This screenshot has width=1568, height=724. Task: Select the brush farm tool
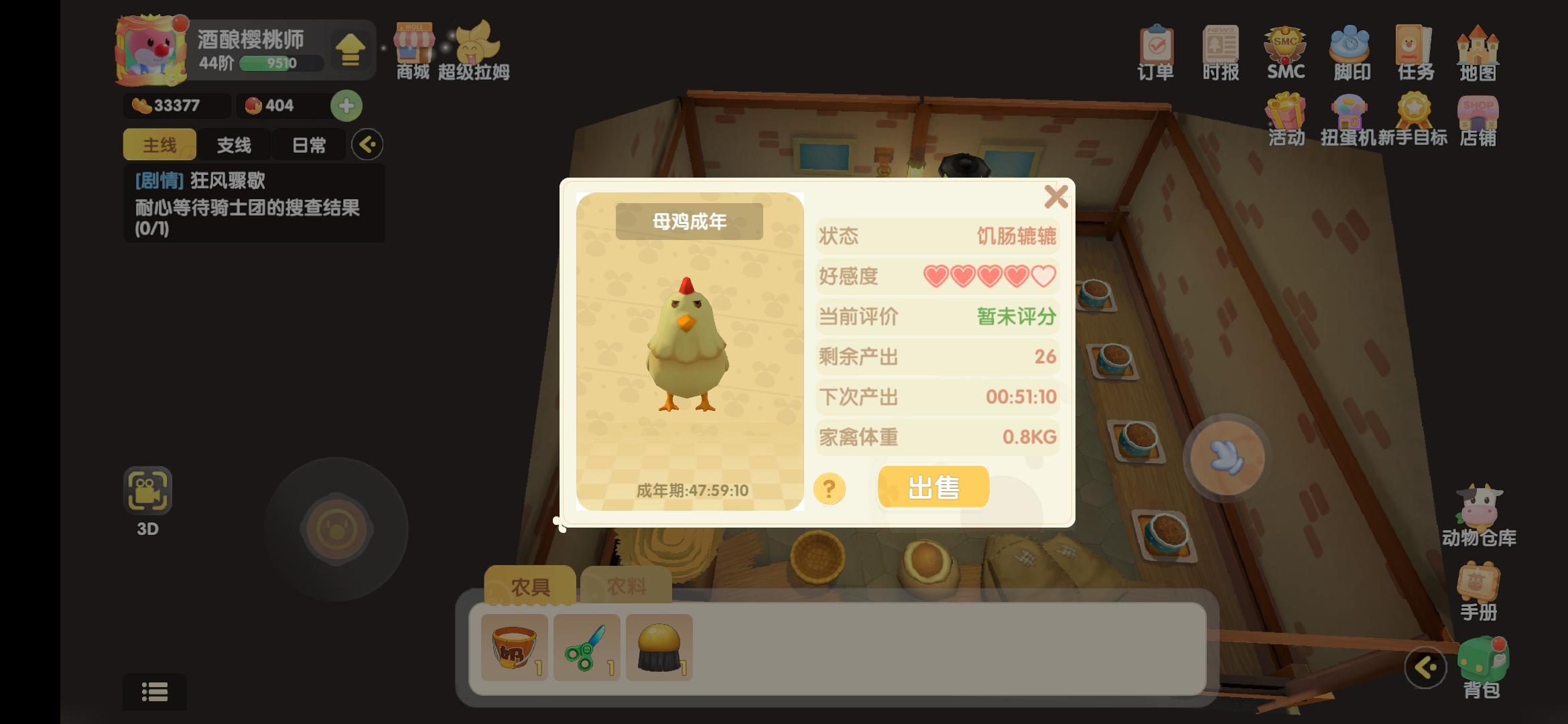click(x=659, y=646)
